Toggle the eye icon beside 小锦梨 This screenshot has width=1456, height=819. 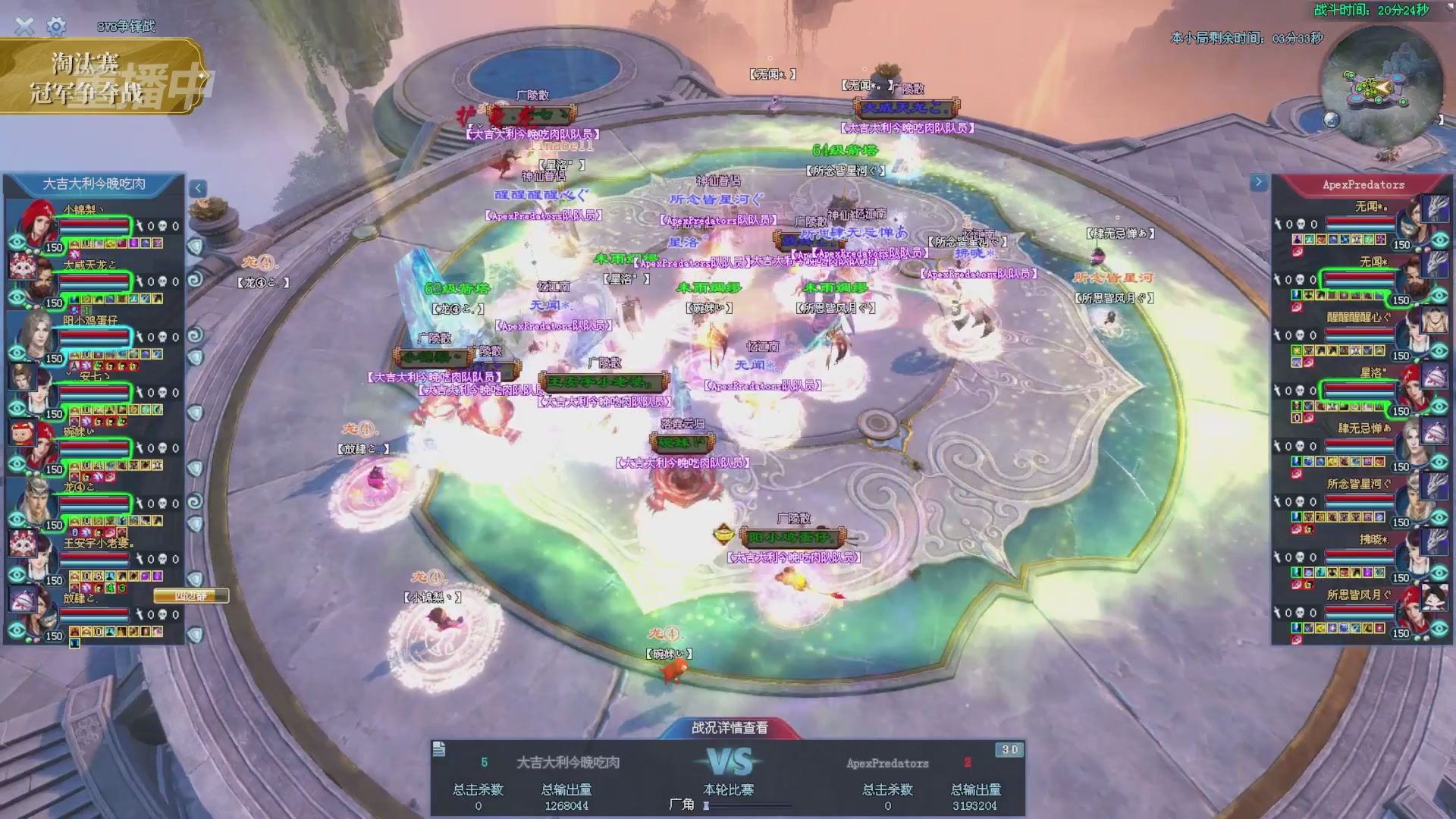(17, 243)
